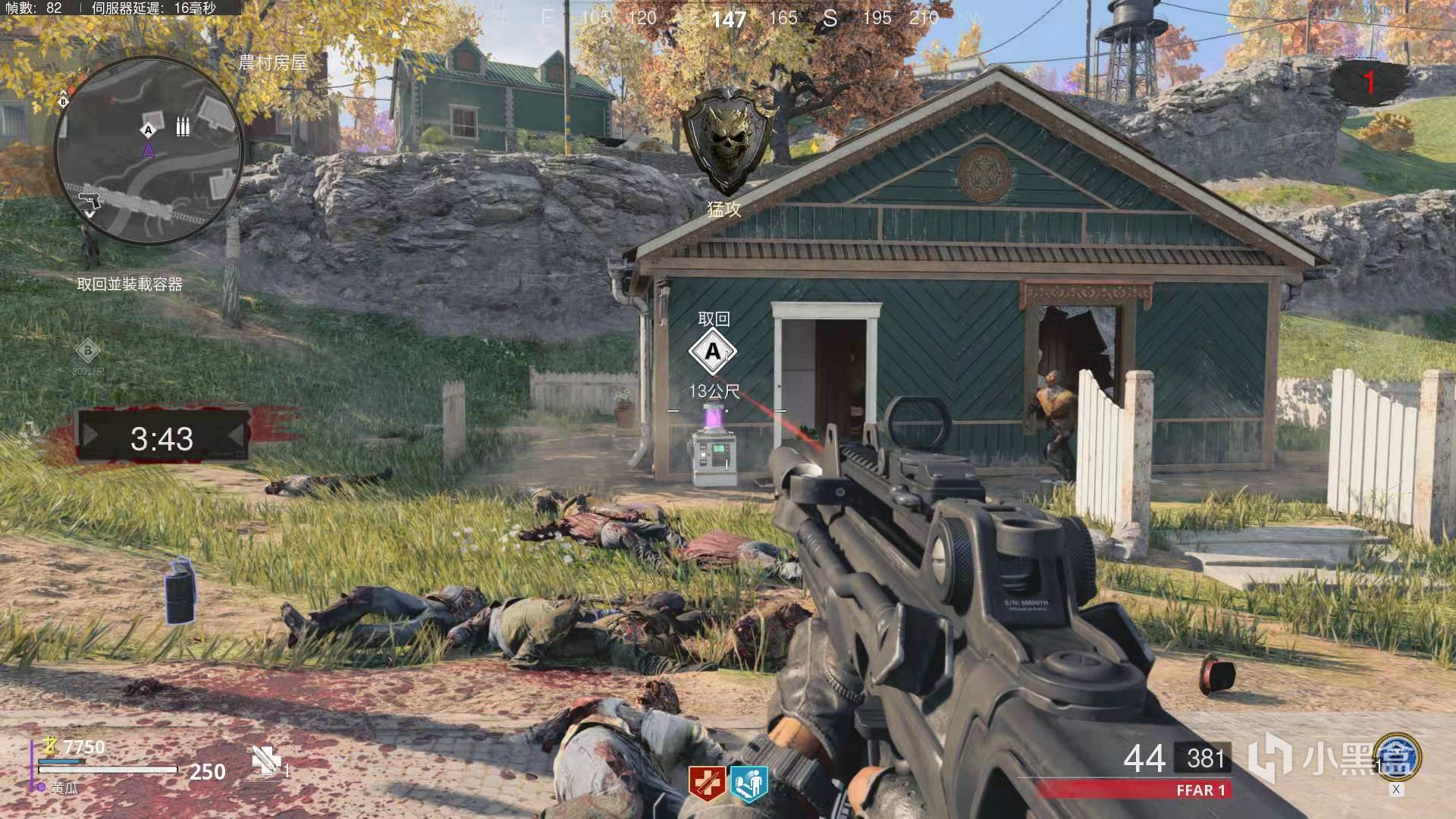Select the A marker on the minimap
The width and height of the screenshot is (1456, 819).
pos(149,130)
